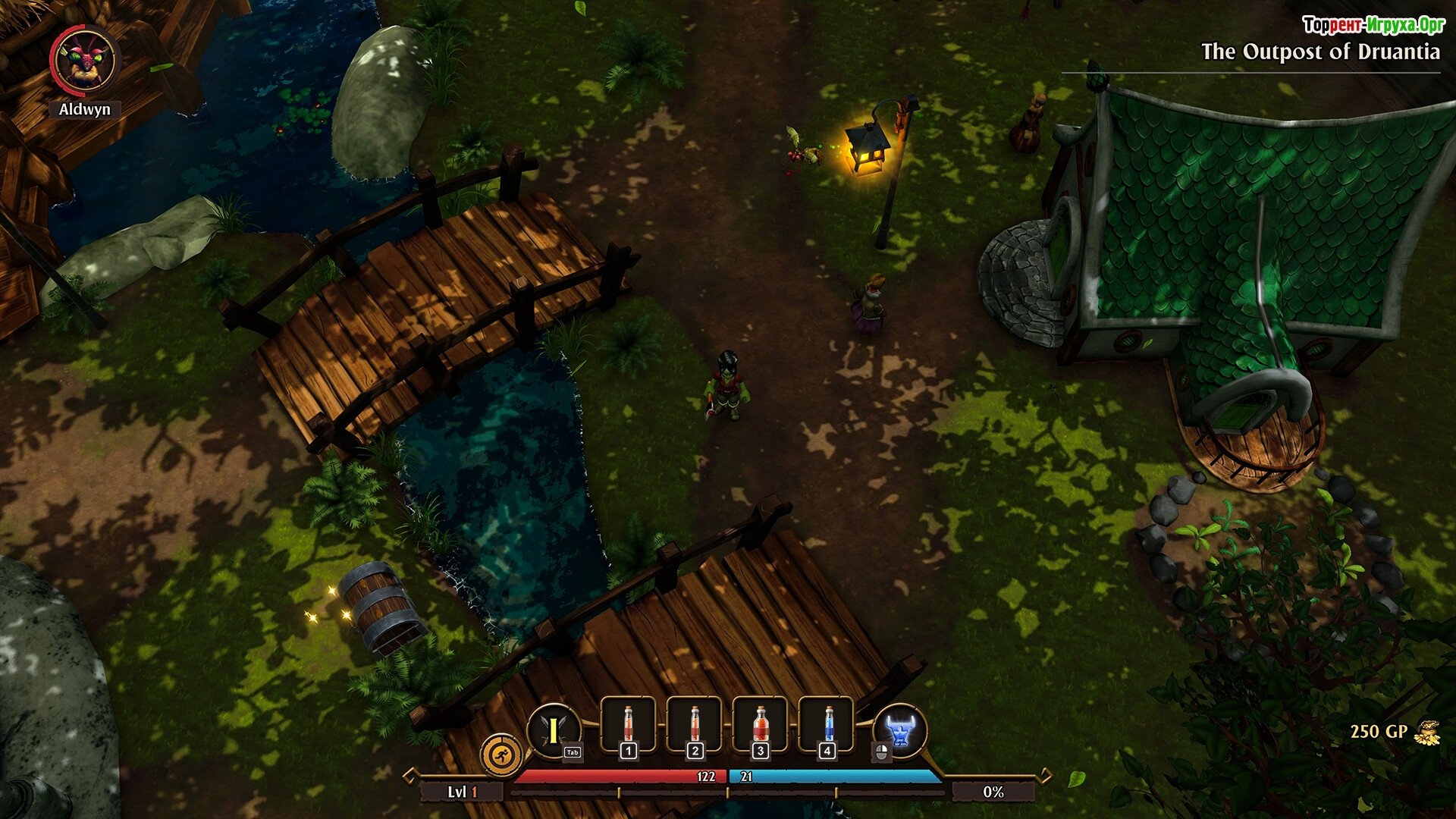Viewport: 1456px width, 819px height.
Task: Use the blue mana potion in slot 4
Action: [x=827, y=726]
